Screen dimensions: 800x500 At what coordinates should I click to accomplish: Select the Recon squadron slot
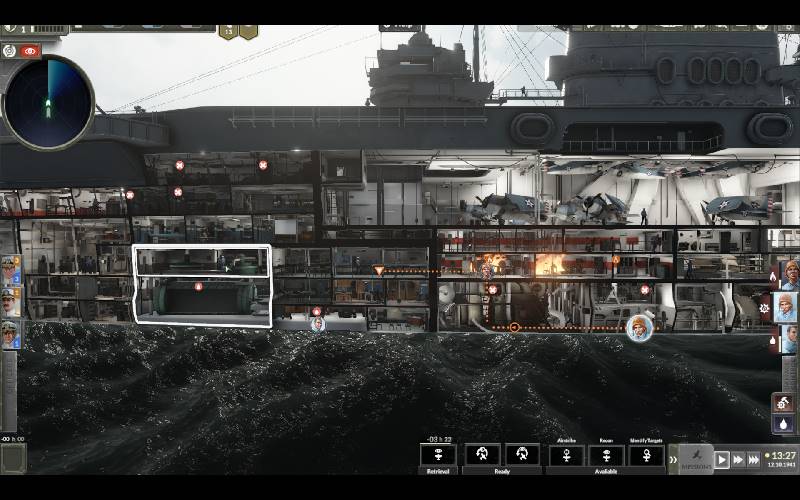click(606, 455)
